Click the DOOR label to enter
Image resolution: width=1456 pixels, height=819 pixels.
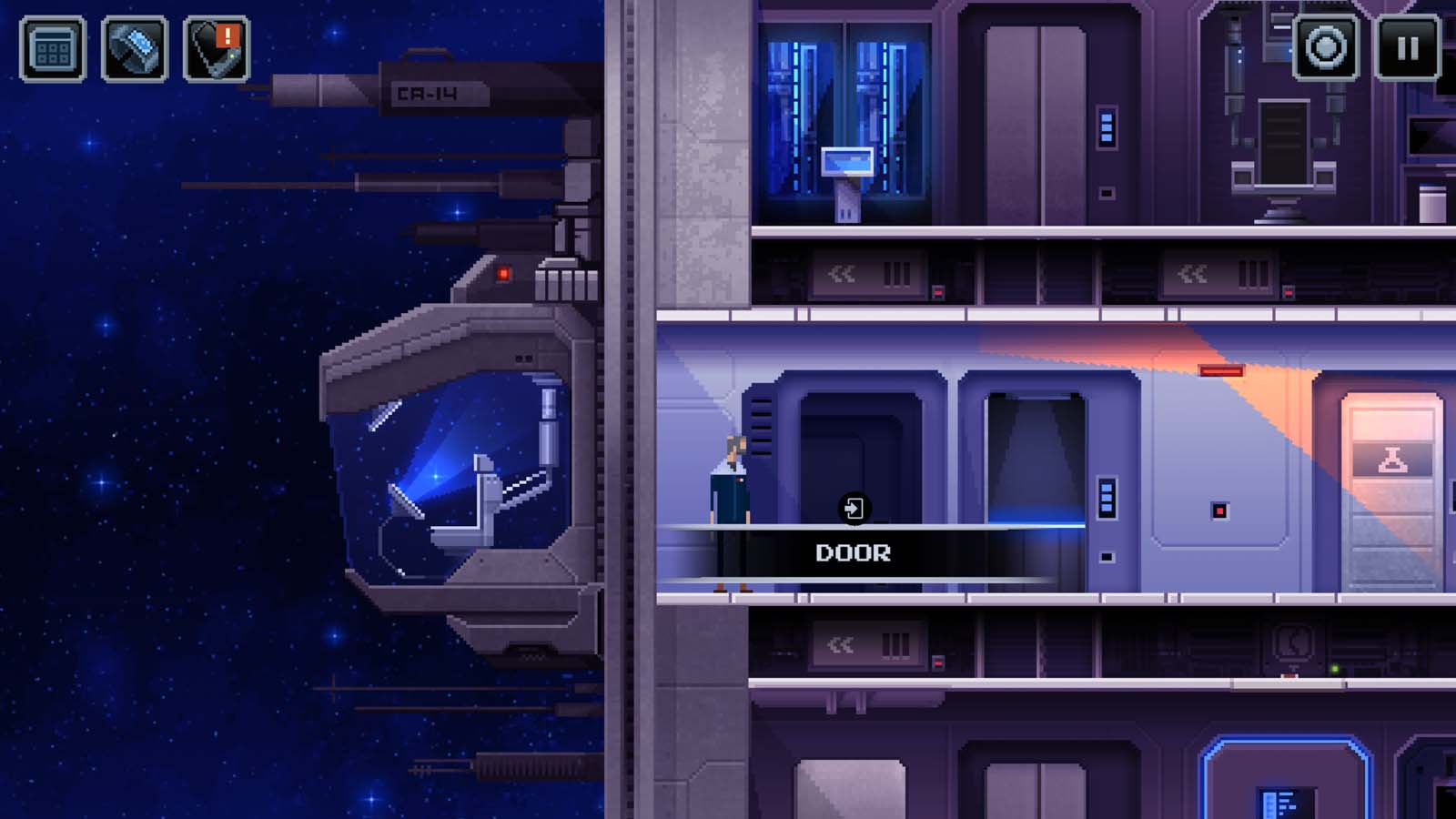(854, 552)
